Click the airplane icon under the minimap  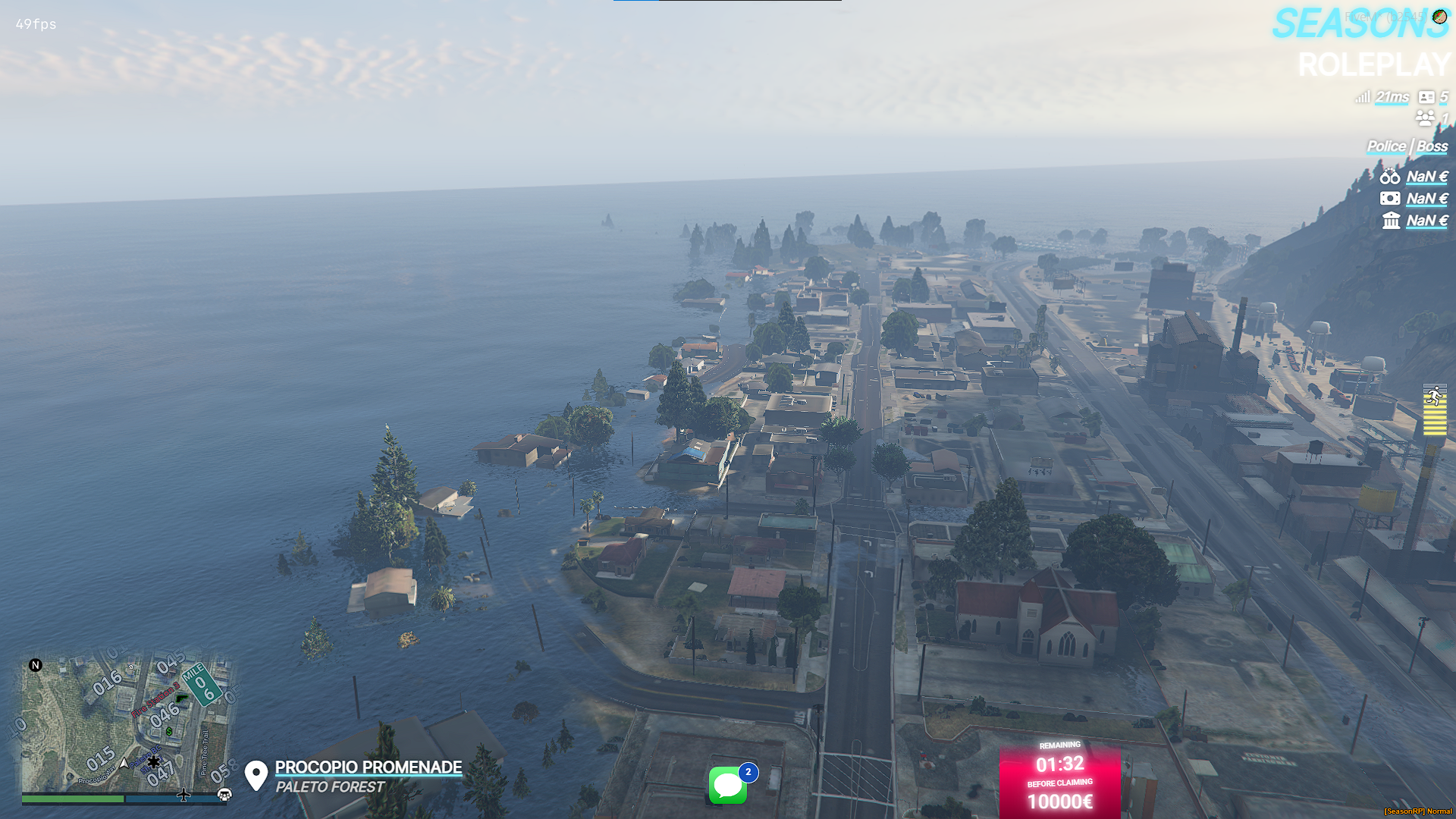184,795
